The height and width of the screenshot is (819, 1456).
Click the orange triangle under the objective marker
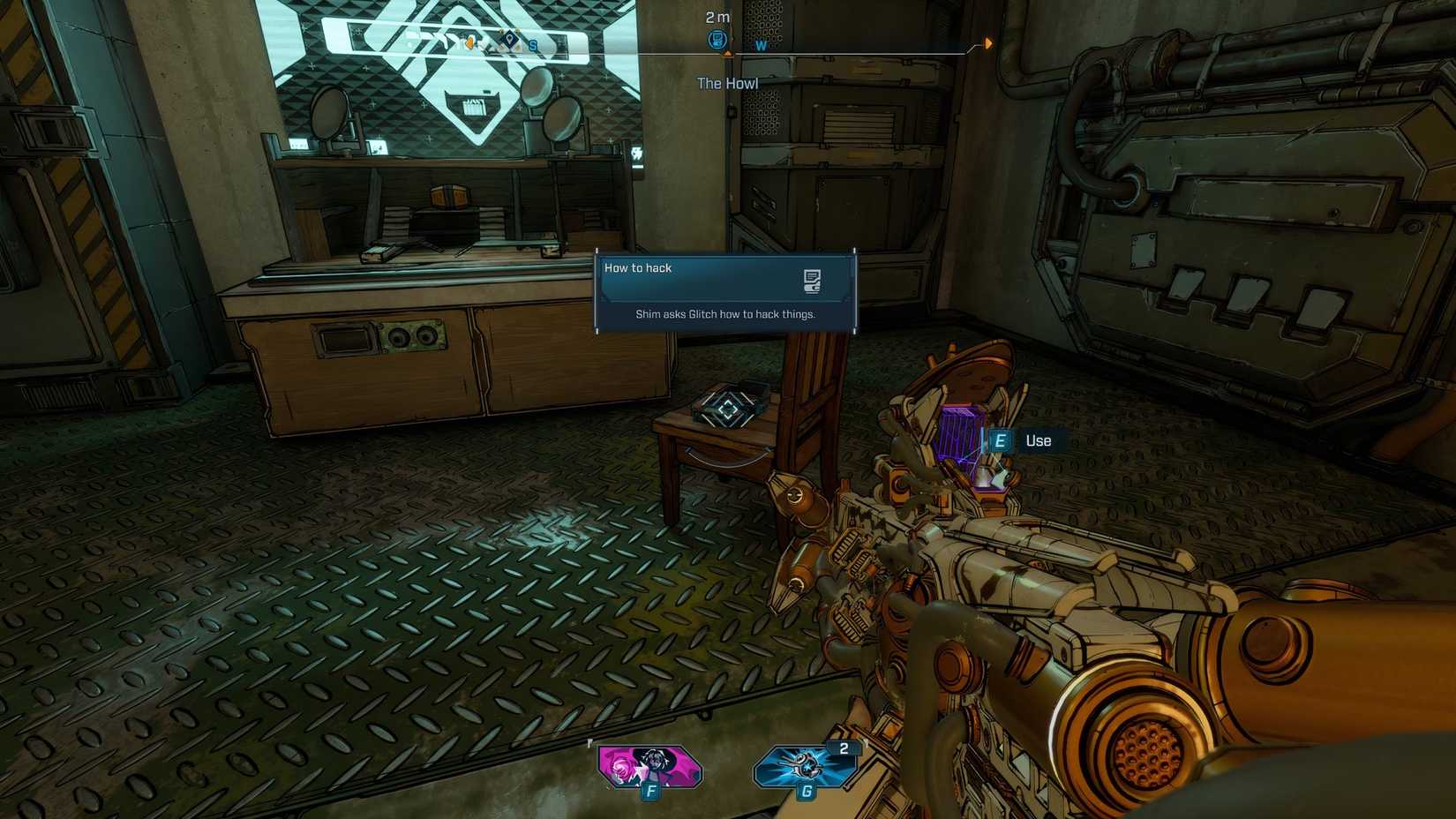(x=729, y=53)
